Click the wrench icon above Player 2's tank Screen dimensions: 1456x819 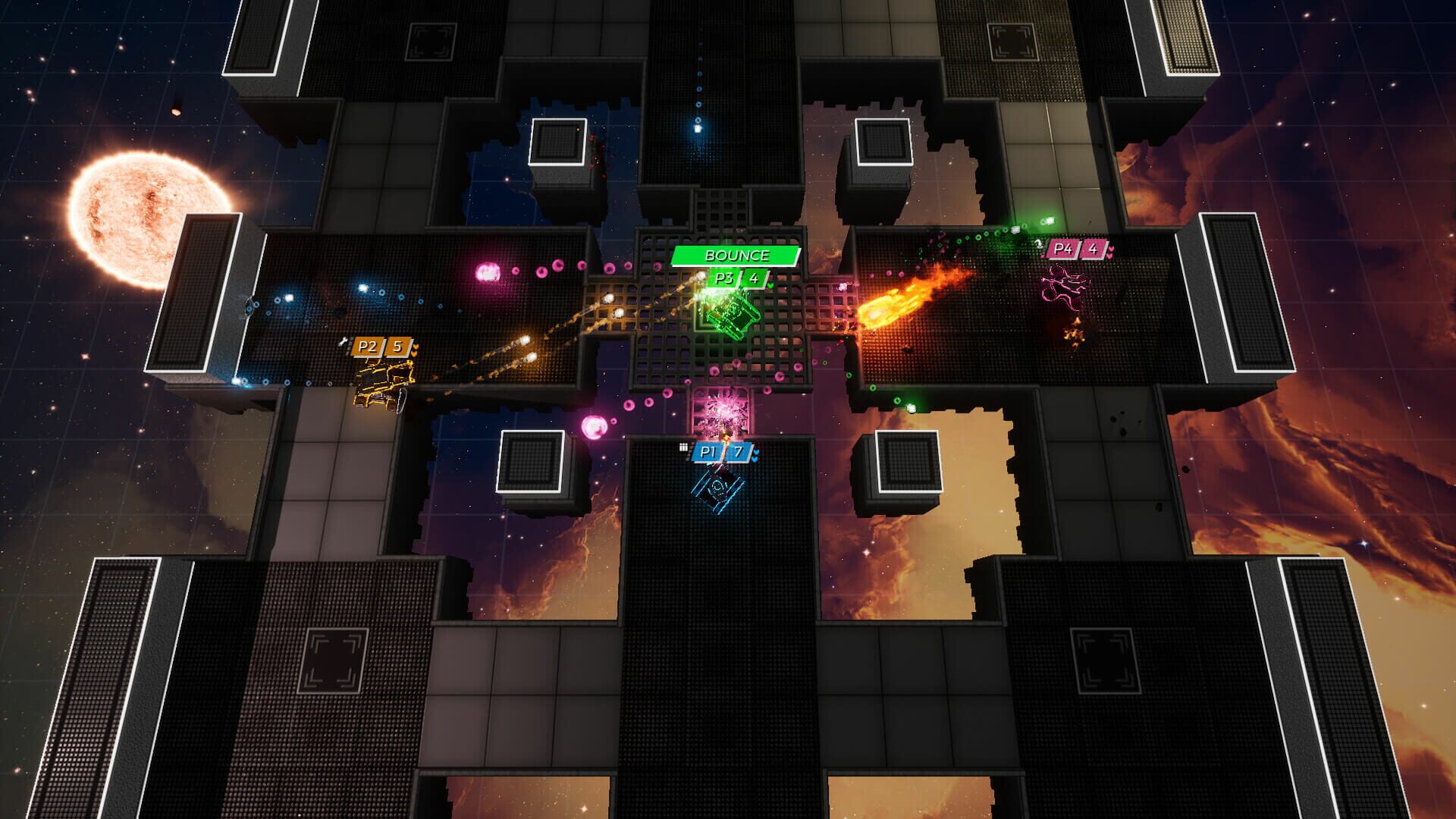[x=344, y=341]
